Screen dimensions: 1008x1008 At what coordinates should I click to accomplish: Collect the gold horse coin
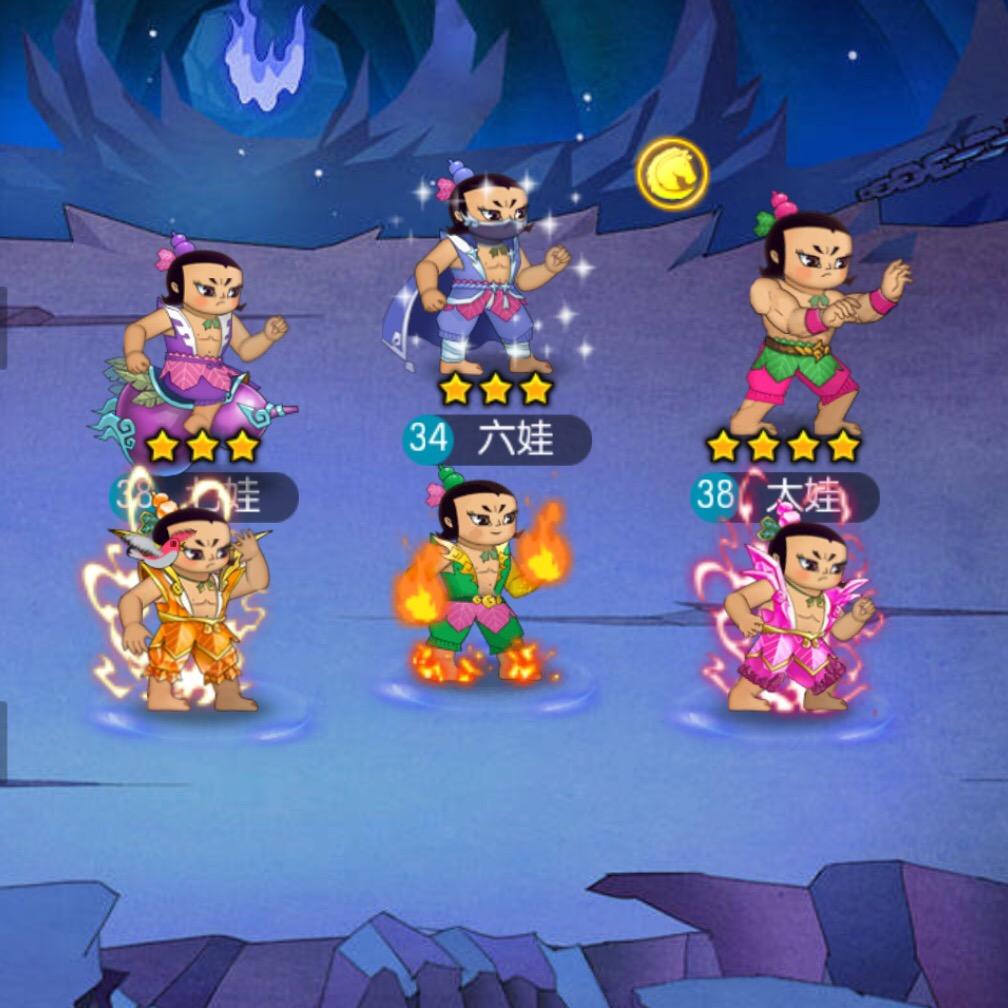coord(672,174)
